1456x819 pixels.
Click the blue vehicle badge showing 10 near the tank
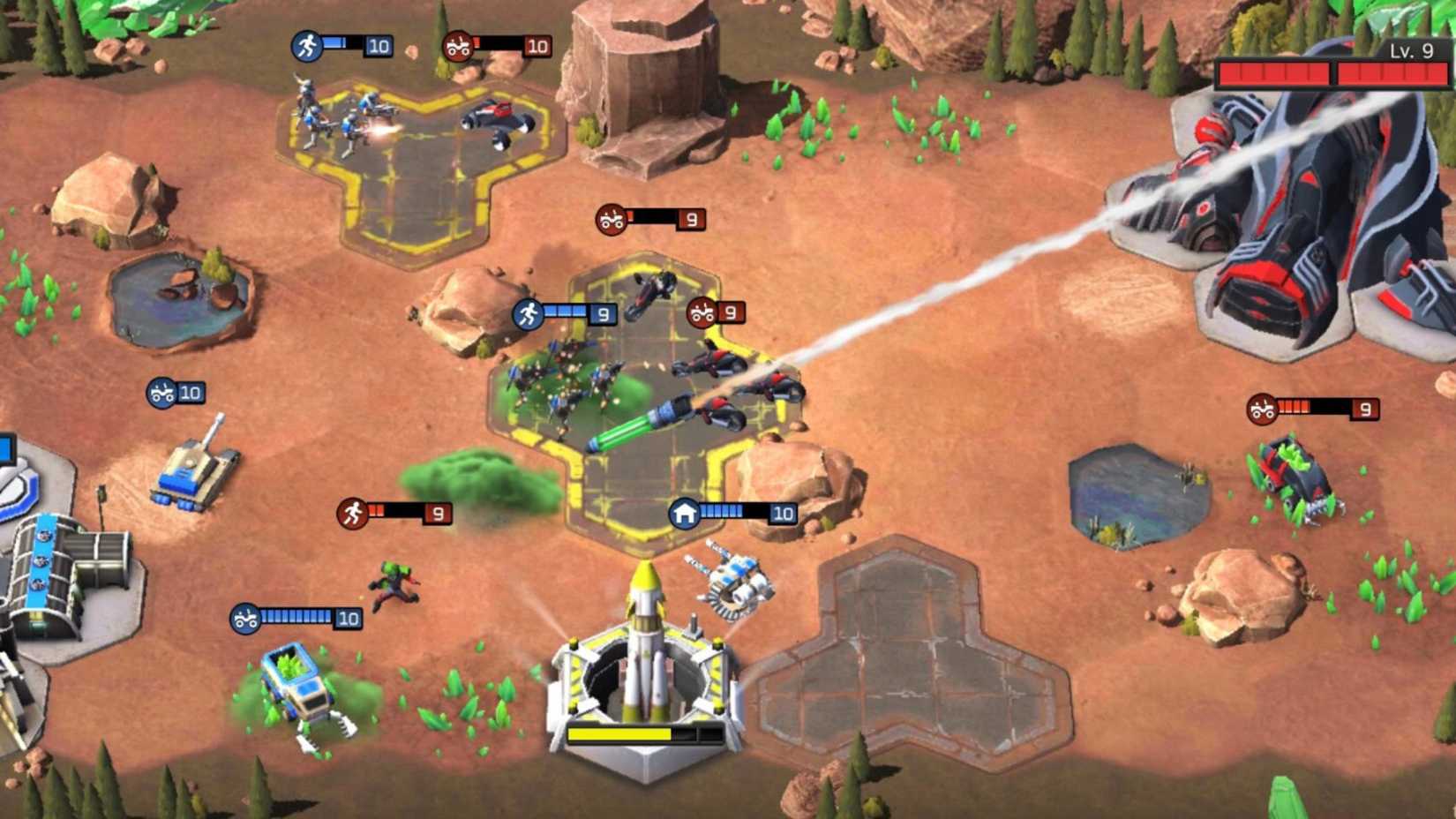coord(160,394)
